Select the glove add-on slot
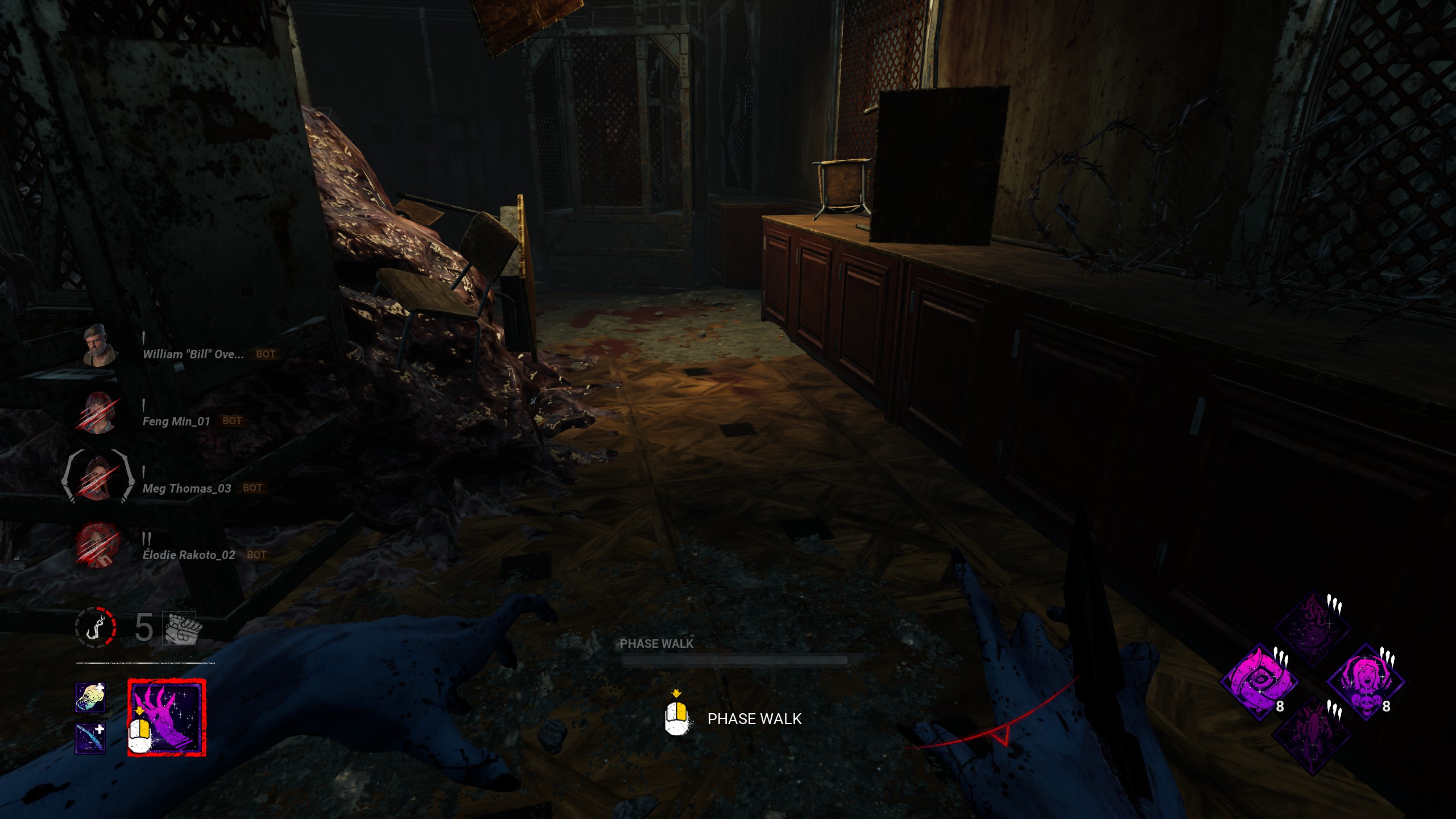The image size is (1456, 819). (x=90, y=698)
